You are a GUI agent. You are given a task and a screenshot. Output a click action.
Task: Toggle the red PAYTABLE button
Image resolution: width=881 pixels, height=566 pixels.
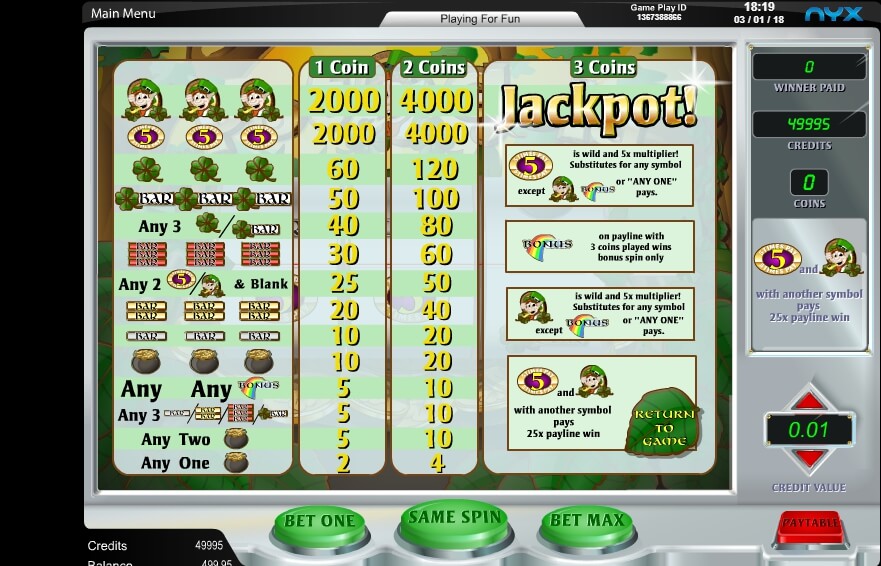click(x=809, y=522)
